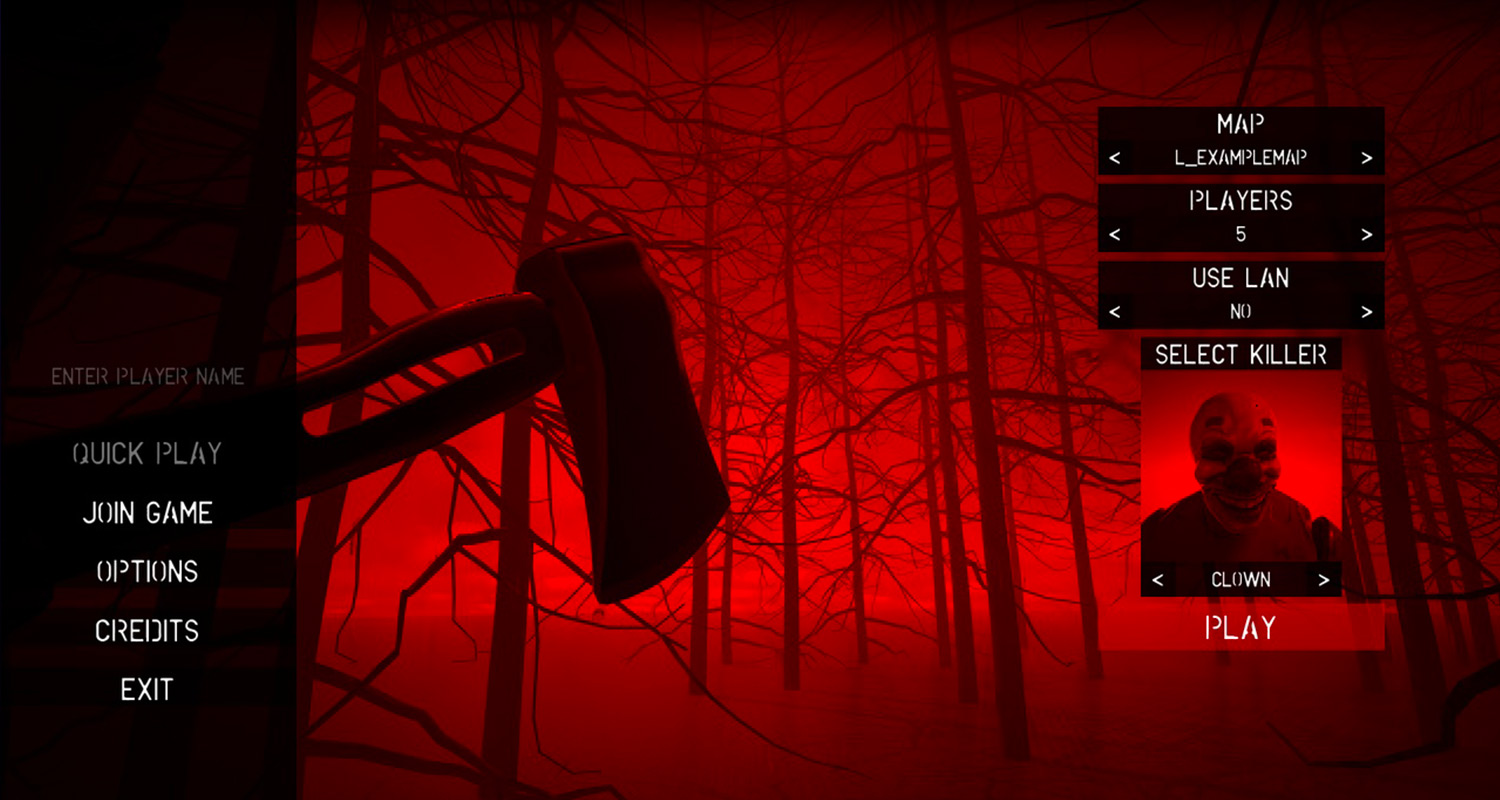1500x800 pixels.
Task: Show the Credits screen
Action: pos(147,631)
